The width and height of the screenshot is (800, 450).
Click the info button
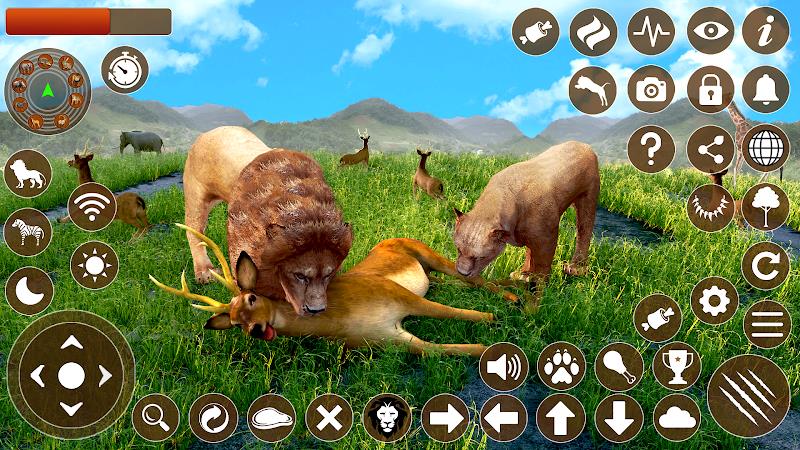tap(766, 32)
